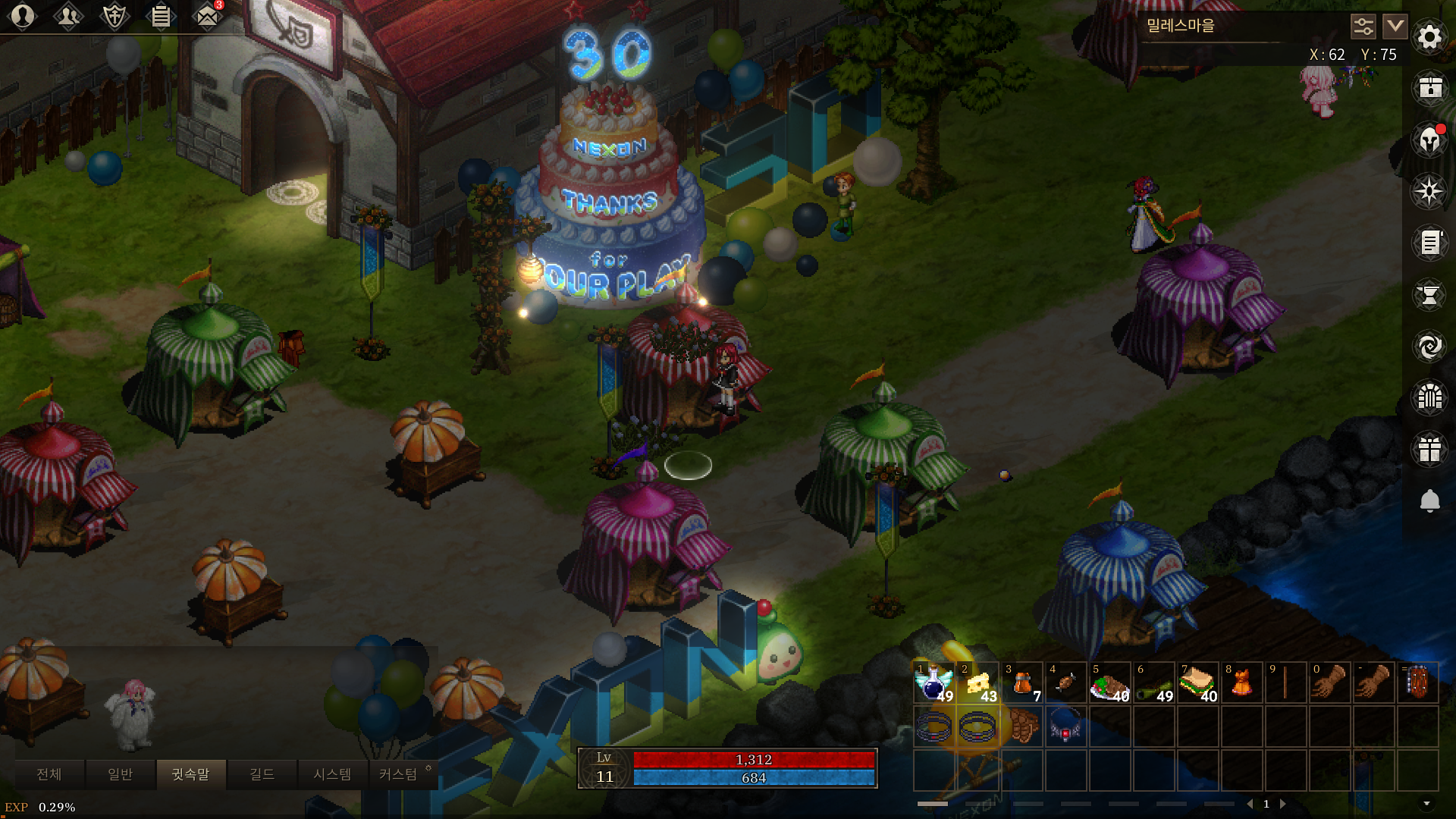
Task: Open the friends list icon
Action: coord(68,16)
